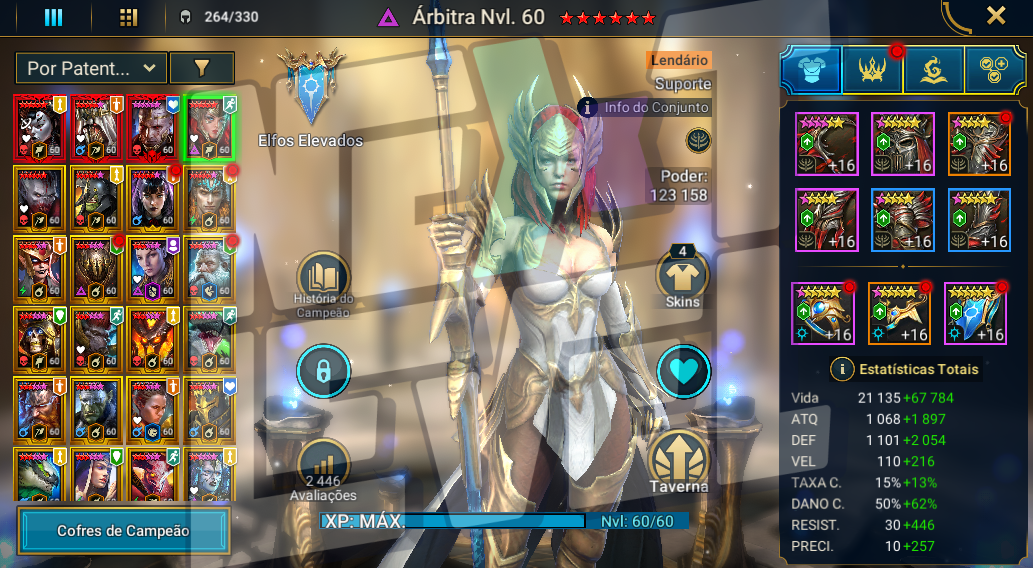This screenshot has height=568, width=1033.
Task: Select the highlighted Árbitra champion portrait
Action: click(209, 128)
